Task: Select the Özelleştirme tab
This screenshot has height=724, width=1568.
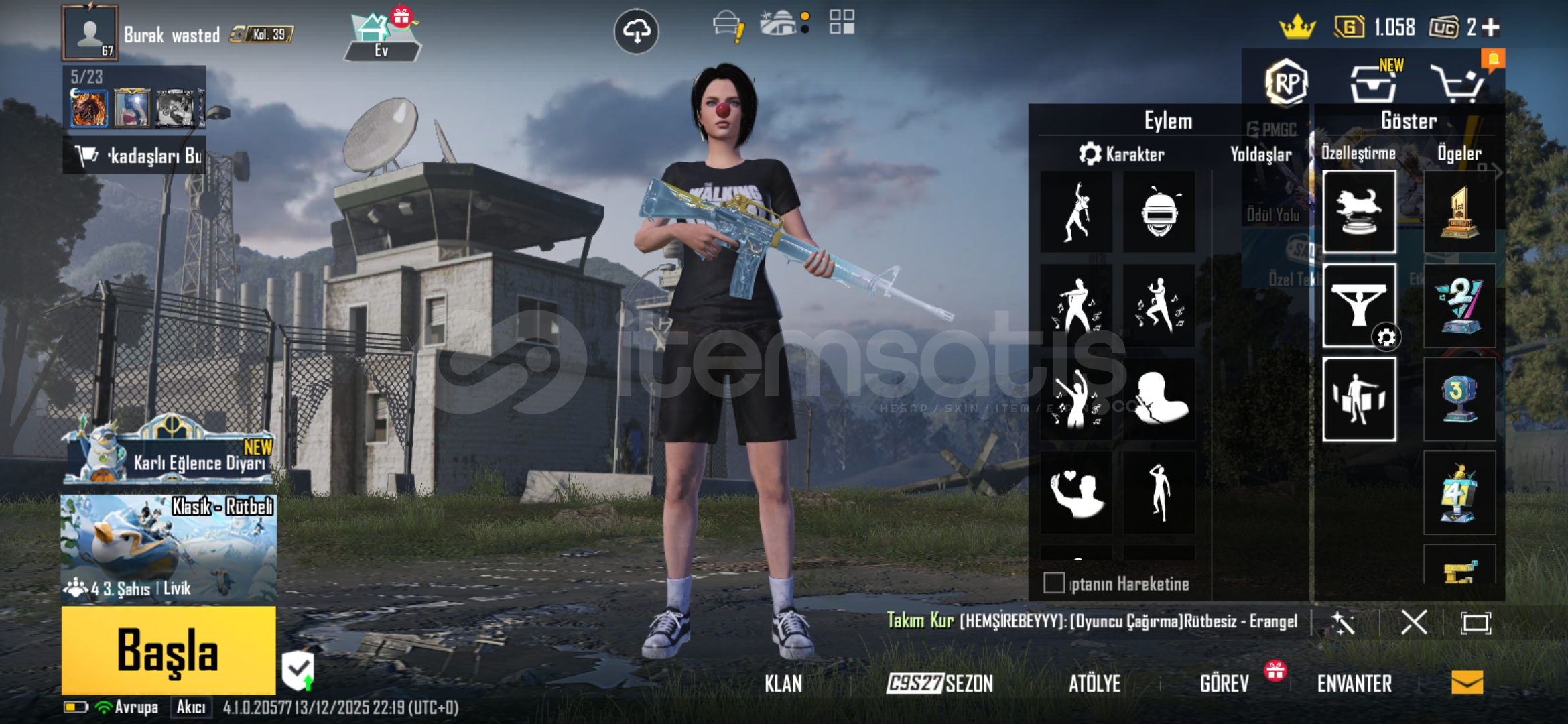Action: [x=1358, y=154]
